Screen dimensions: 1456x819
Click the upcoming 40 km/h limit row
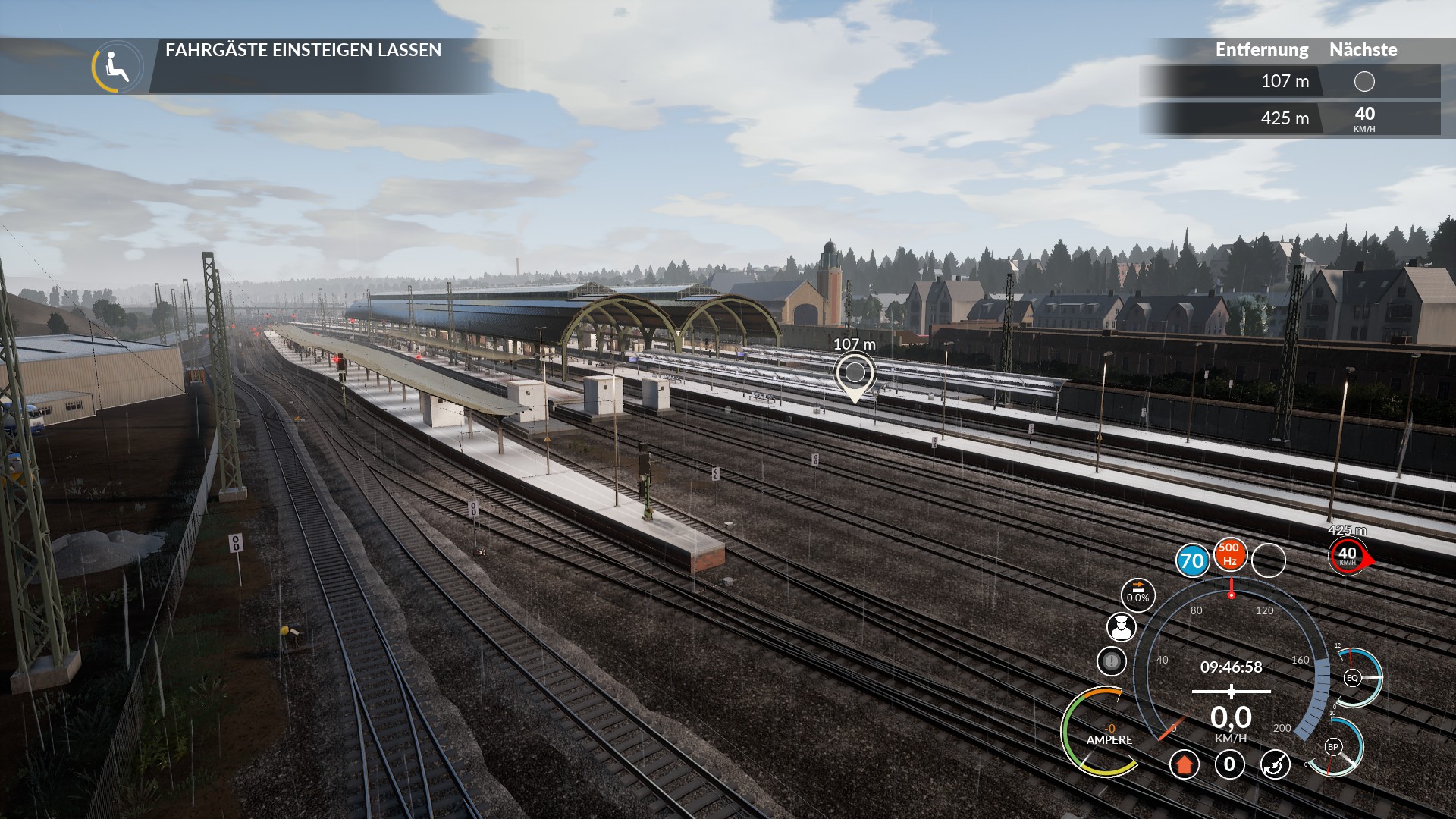tap(1289, 118)
